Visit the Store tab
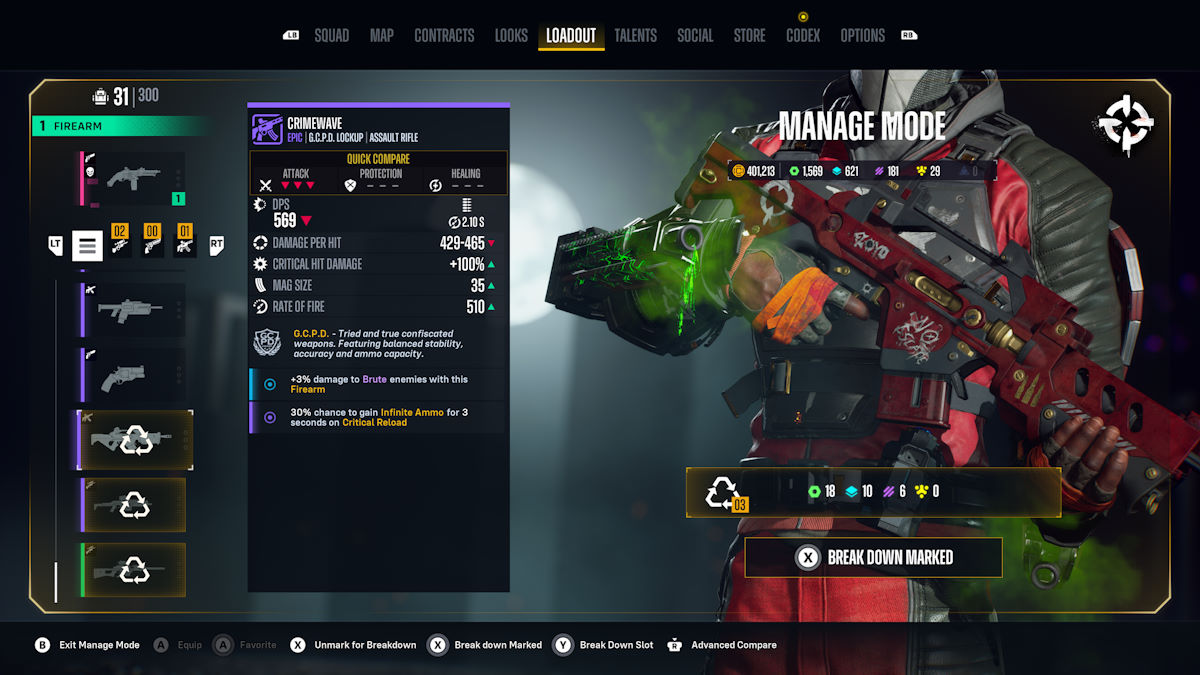Image resolution: width=1200 pixels, height=675 pixels. (x=749, y=35)
